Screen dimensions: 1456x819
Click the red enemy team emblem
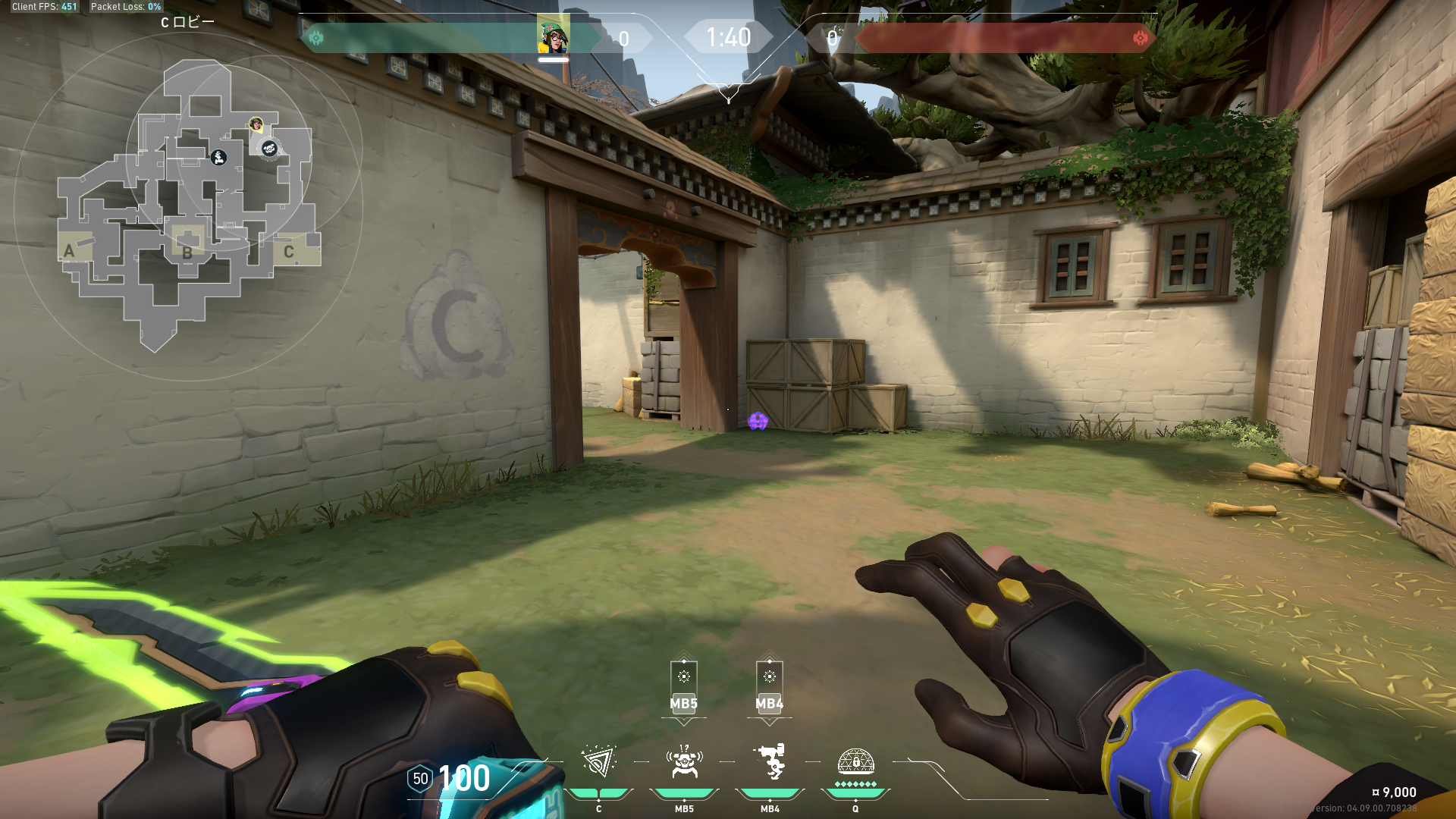[1140, 38]
